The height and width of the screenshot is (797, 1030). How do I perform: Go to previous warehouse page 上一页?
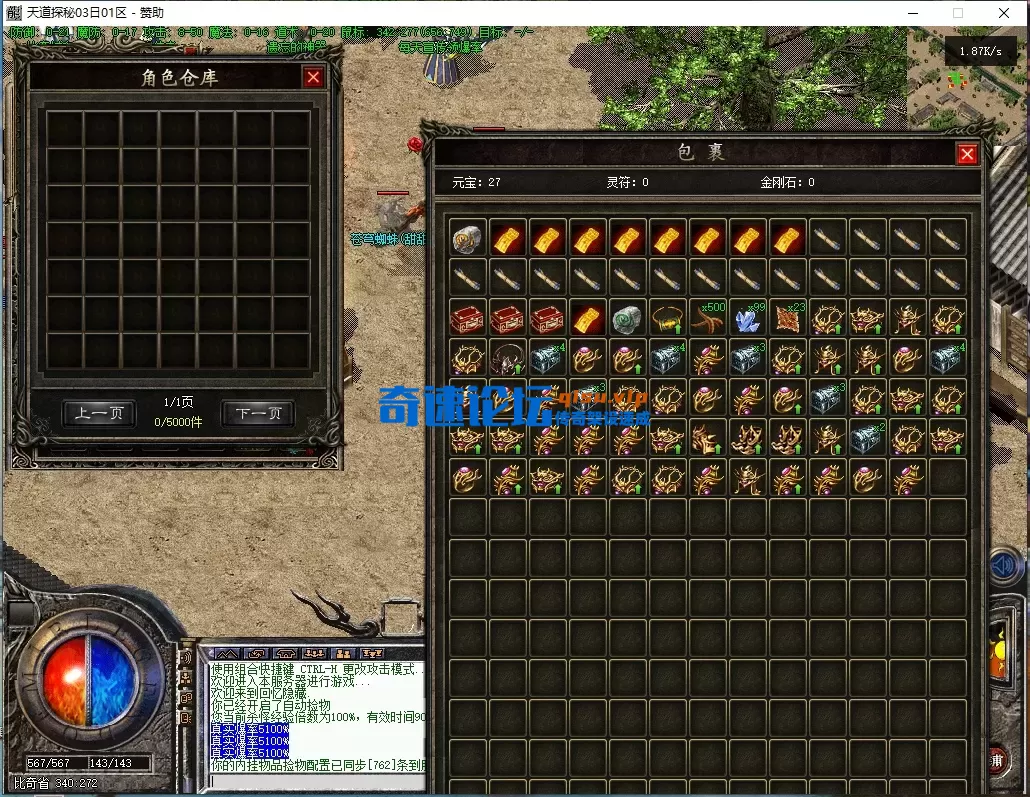click(x=99, y=413)
